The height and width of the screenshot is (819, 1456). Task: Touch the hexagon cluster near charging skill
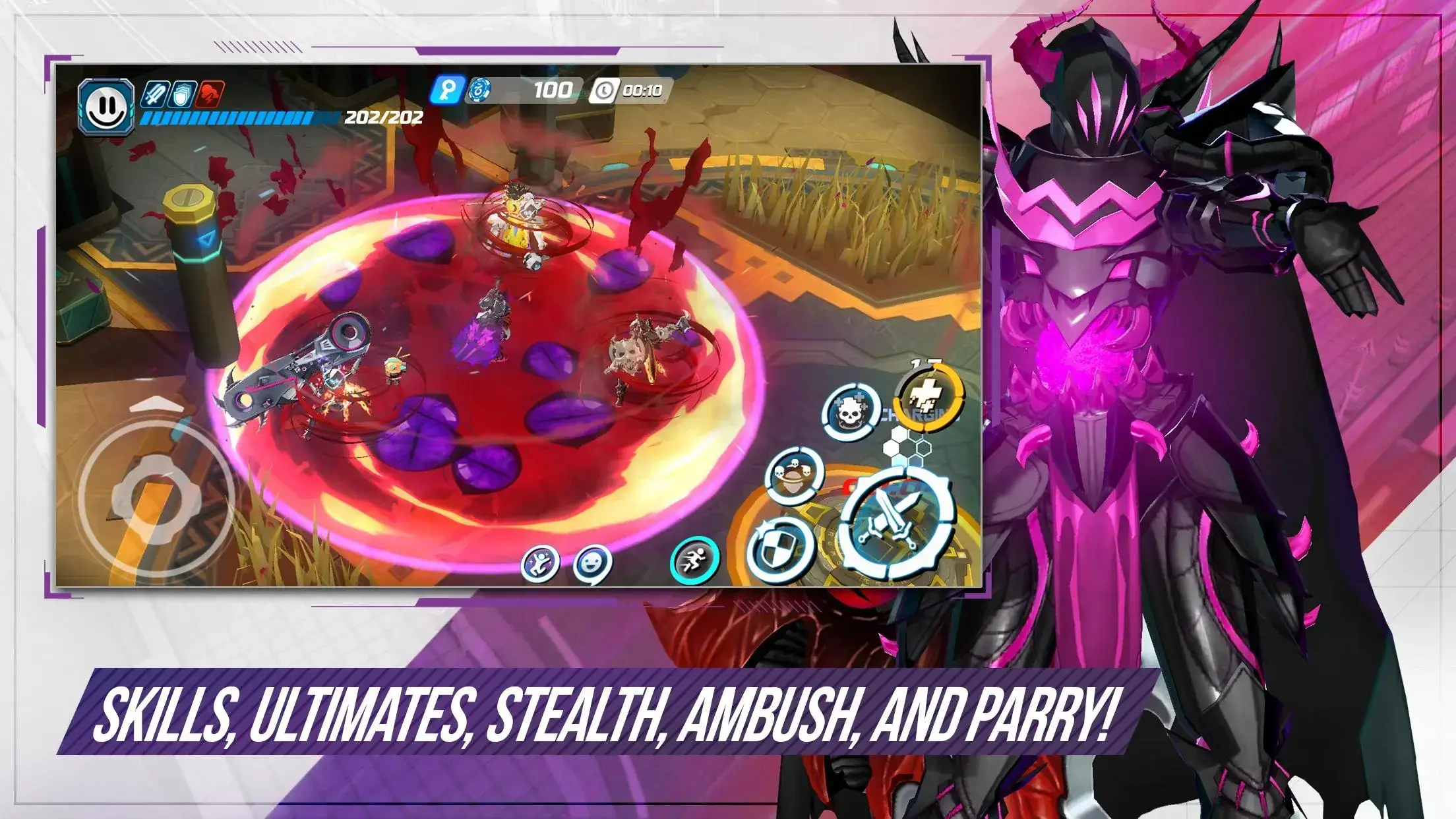[x=903, y=448]
